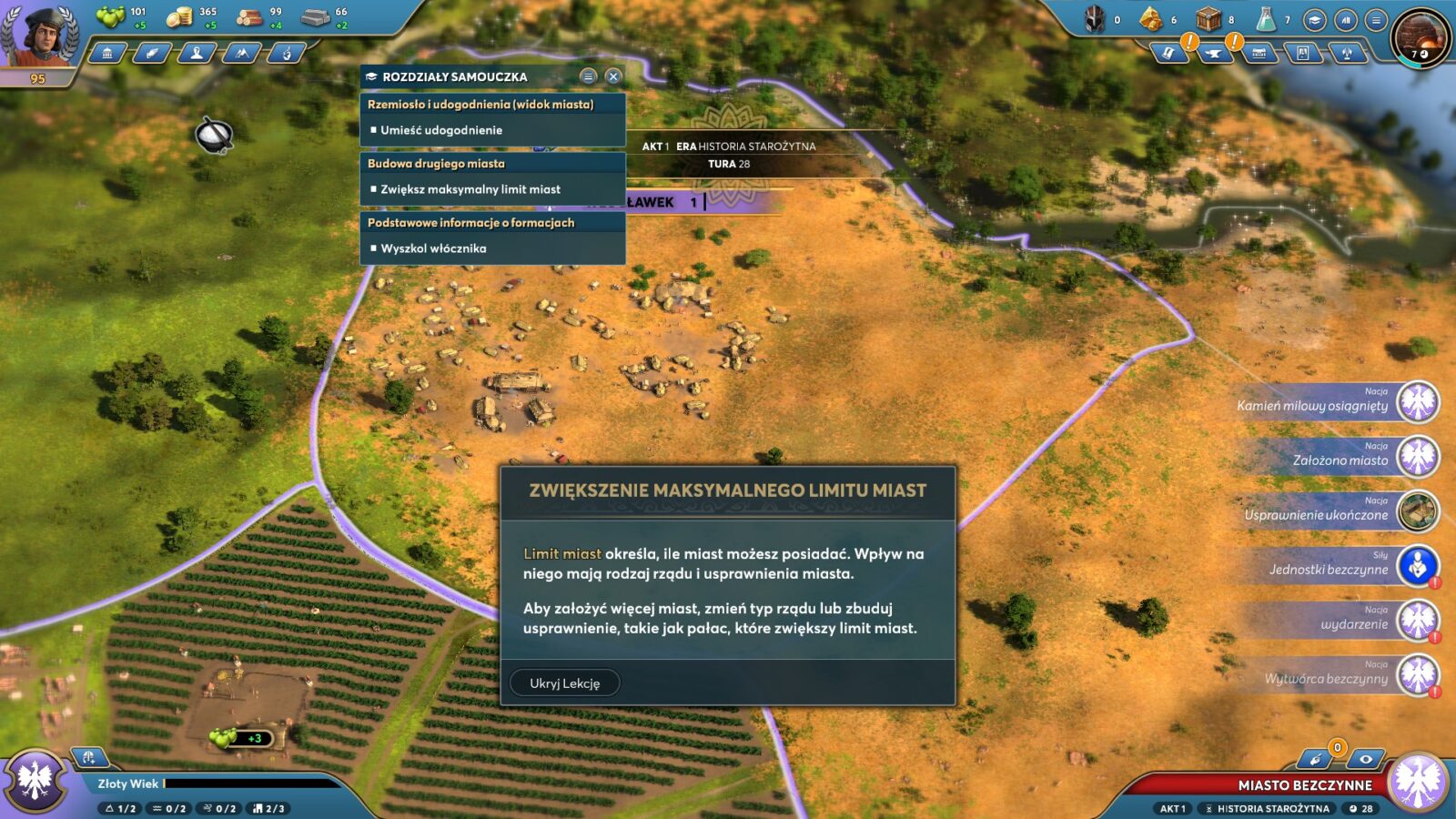Image resolution: width=1456 pixels, height=819 pixels.
Task: Open the Kamień milowy osiągnięty notification
Action: pos(1417,402)
